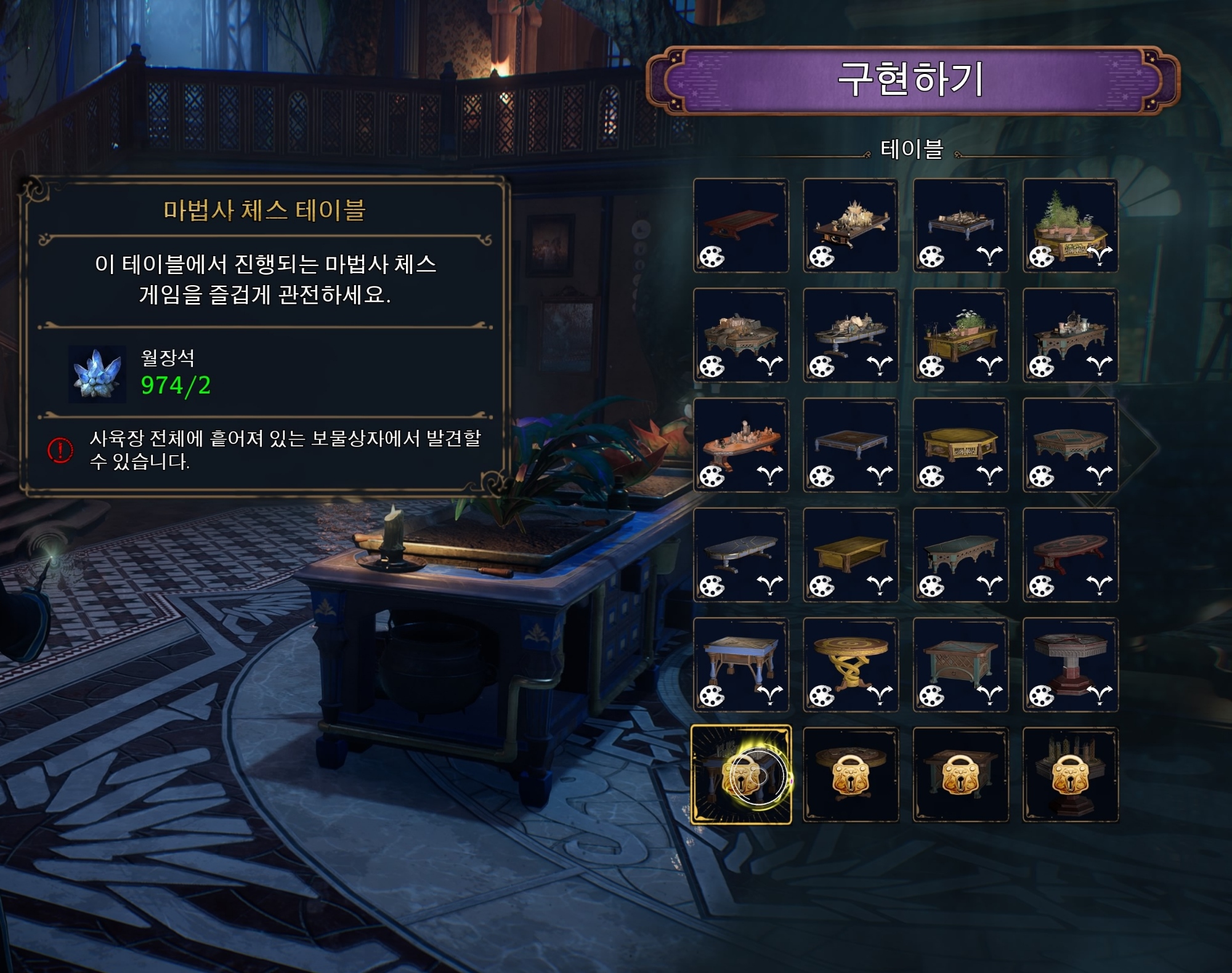1232x973 pixels.
Task: Pick the red oval low table
Action: pos(1071,554)
